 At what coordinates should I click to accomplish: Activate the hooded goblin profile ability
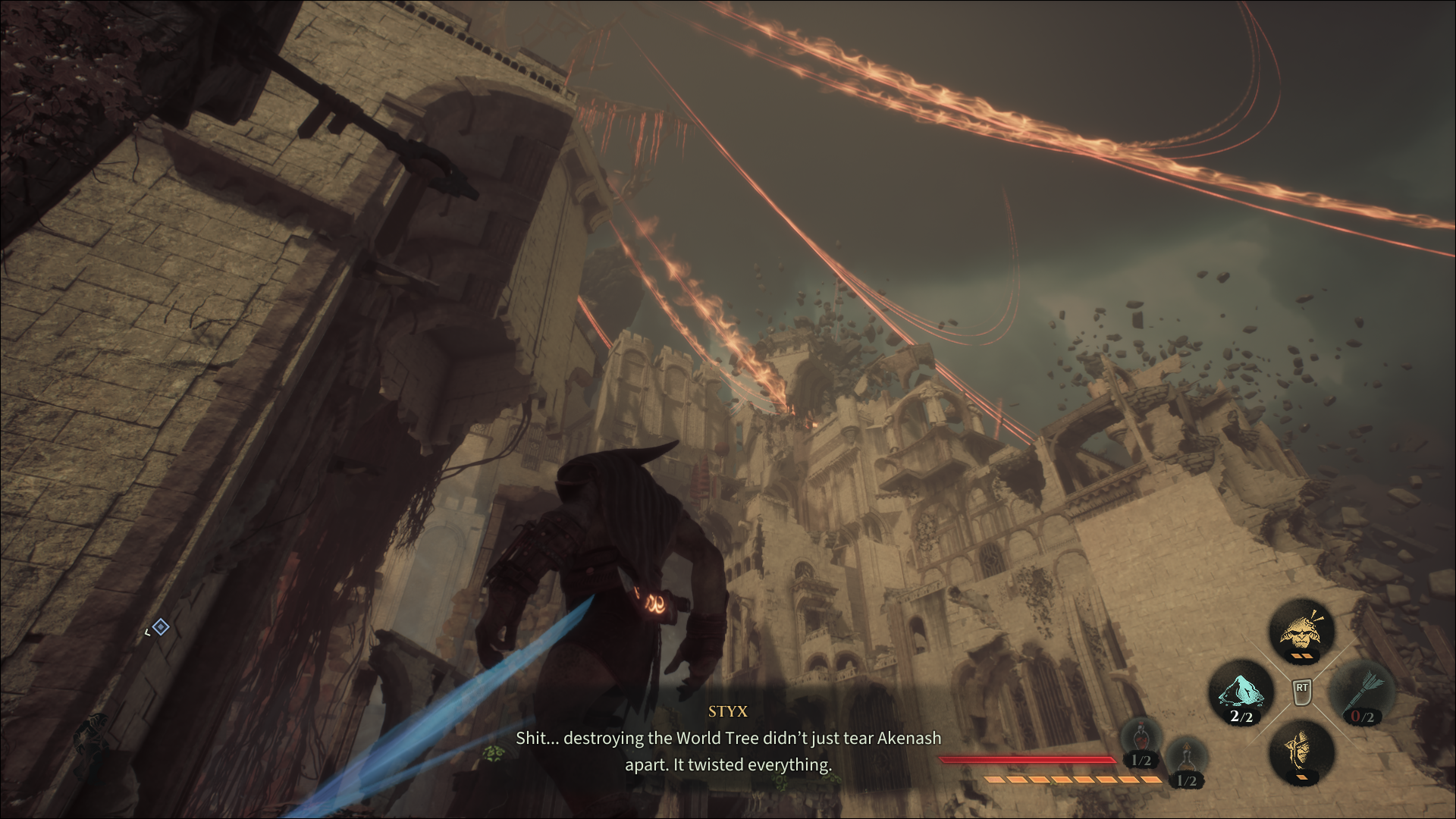point(1301,749)
